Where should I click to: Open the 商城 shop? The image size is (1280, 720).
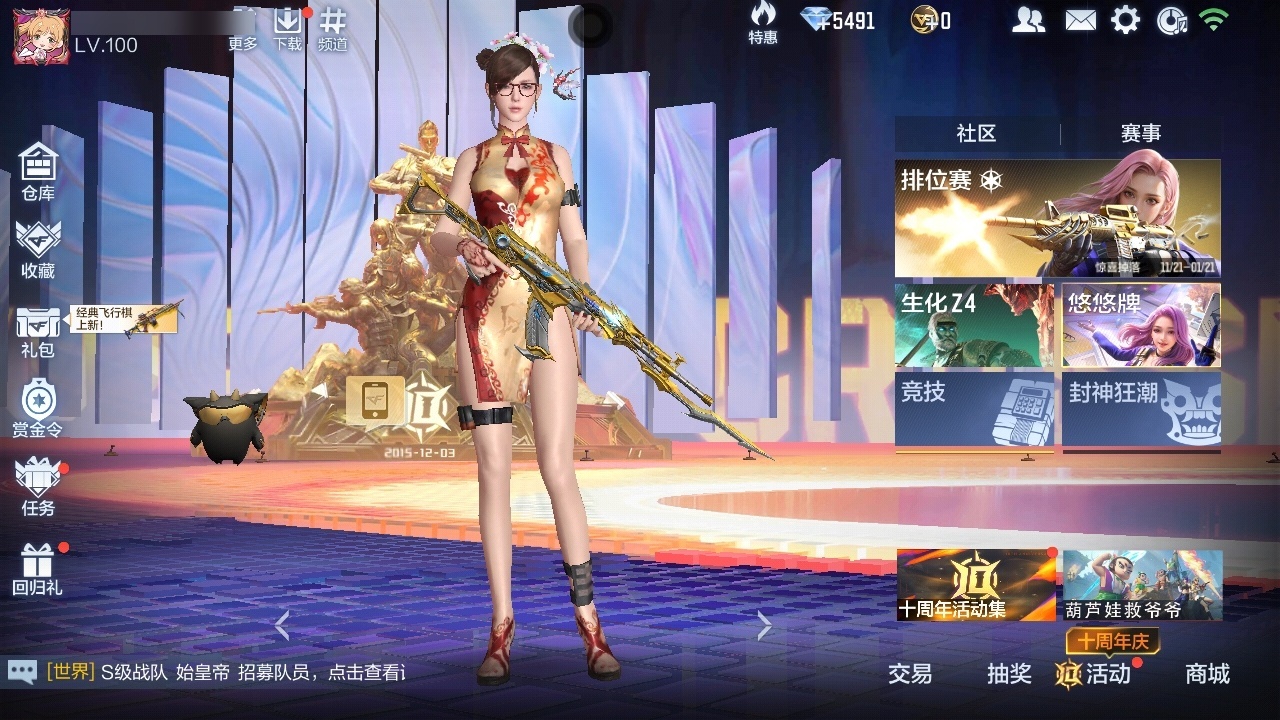point(1207,674)
